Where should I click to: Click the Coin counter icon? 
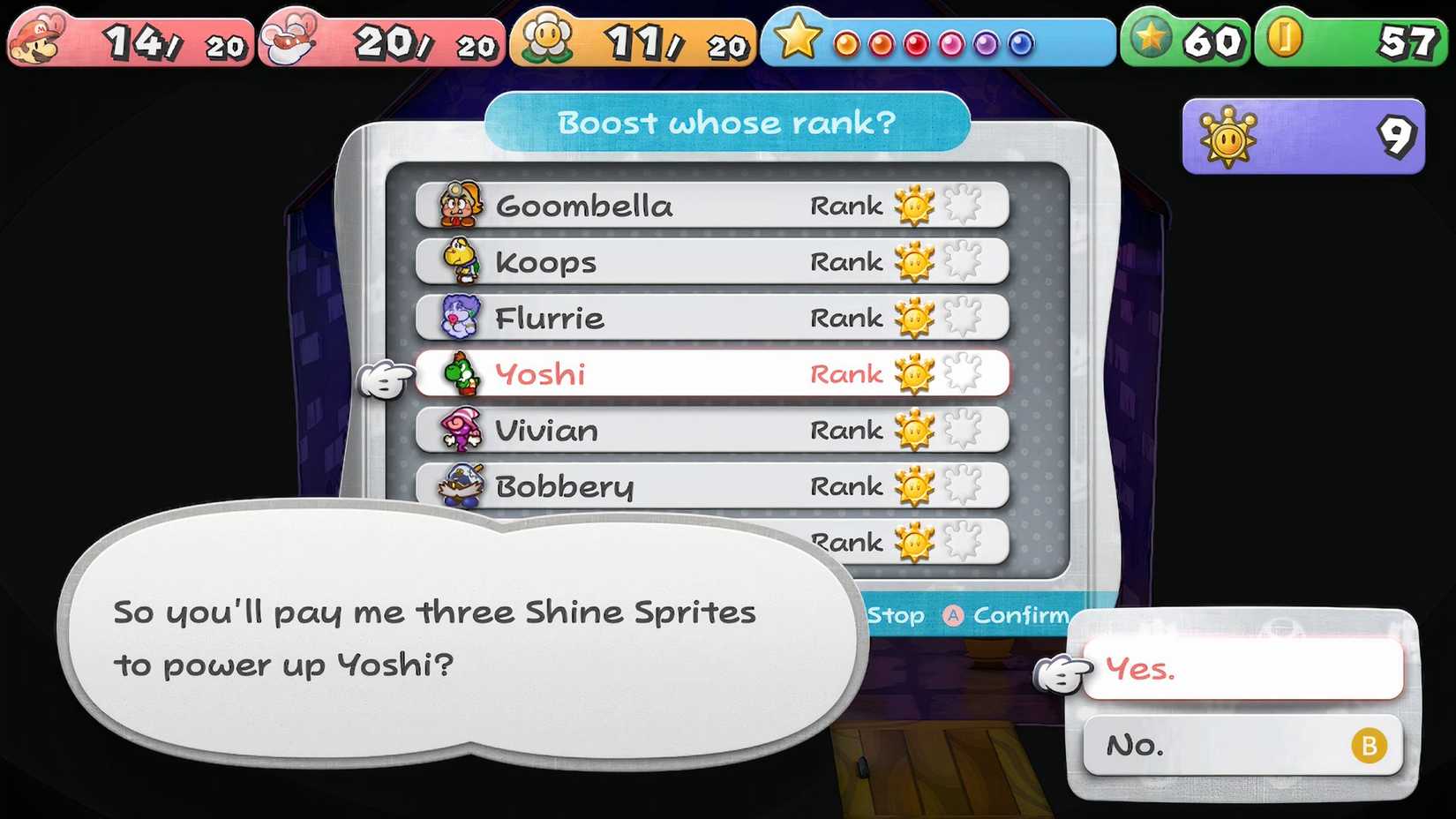(x=1286, y=37)
